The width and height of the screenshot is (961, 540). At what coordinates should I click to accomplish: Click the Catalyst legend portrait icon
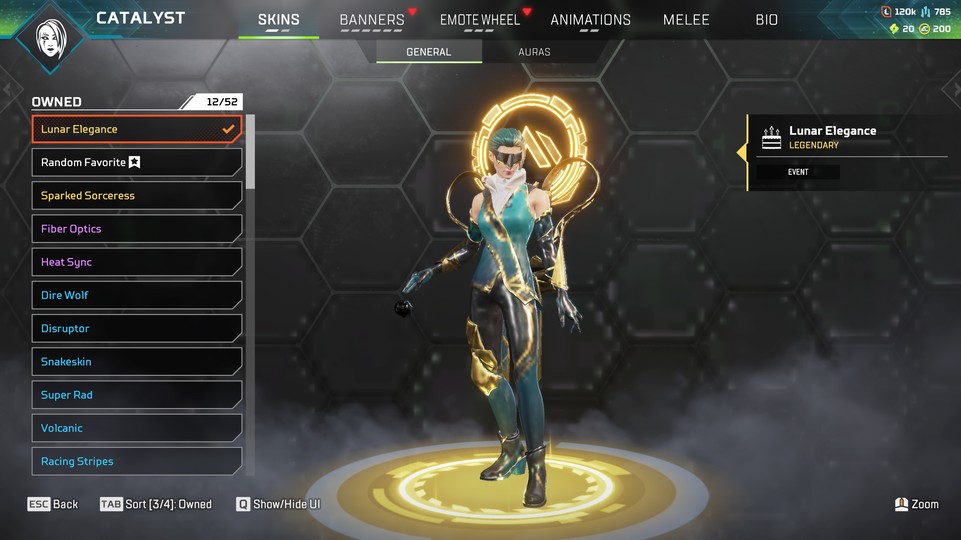[x=50, y=39]
